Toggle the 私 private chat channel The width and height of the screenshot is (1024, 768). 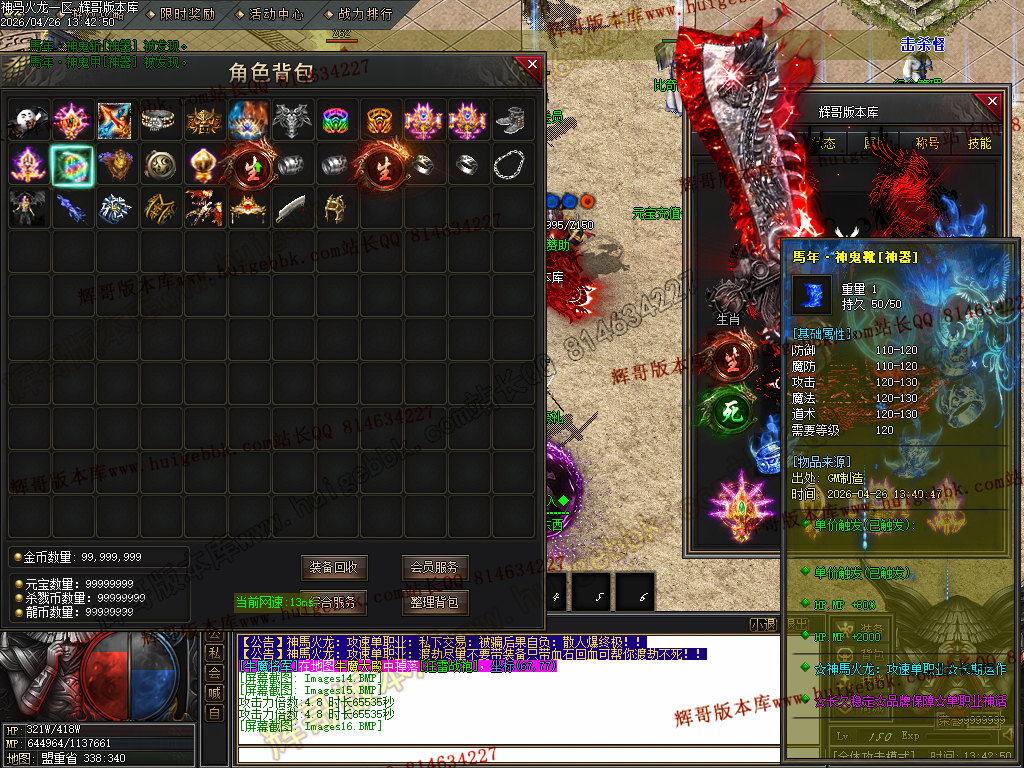coord(214,652)
